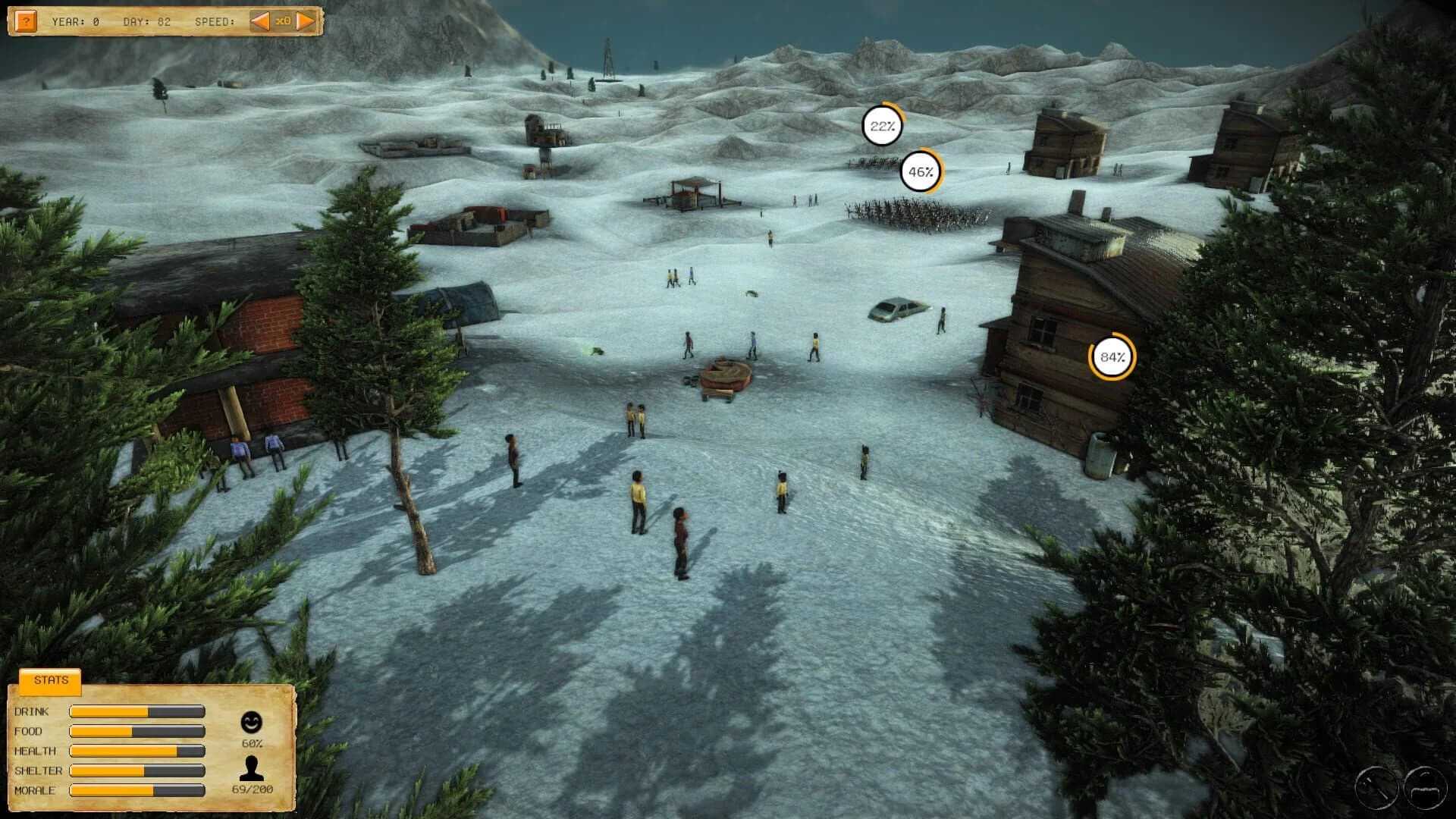The width and height of the screenshot is (1456, 819).
Task: Open the help question mark button
Action: (x=27, y=20)
